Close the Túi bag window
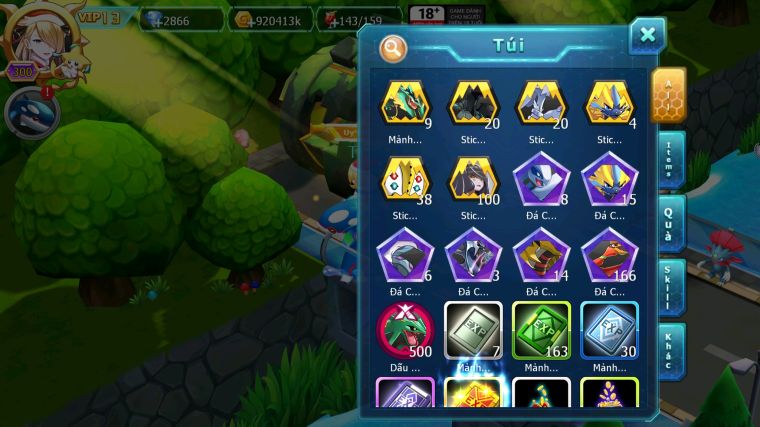Image resolution: width=760 pixels, height=427 pixels. 647,36
